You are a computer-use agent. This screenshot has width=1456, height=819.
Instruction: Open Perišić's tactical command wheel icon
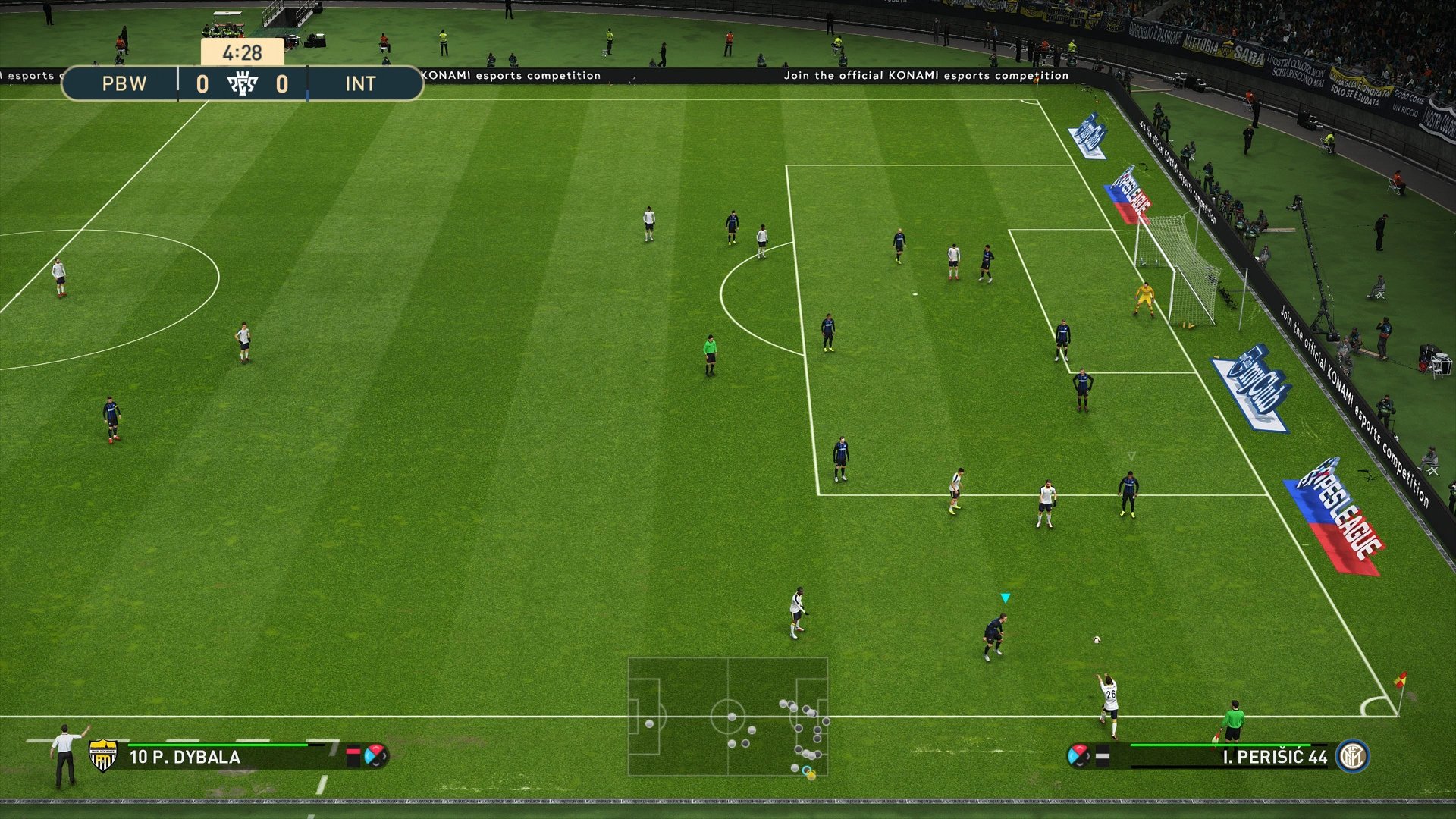1076,756
